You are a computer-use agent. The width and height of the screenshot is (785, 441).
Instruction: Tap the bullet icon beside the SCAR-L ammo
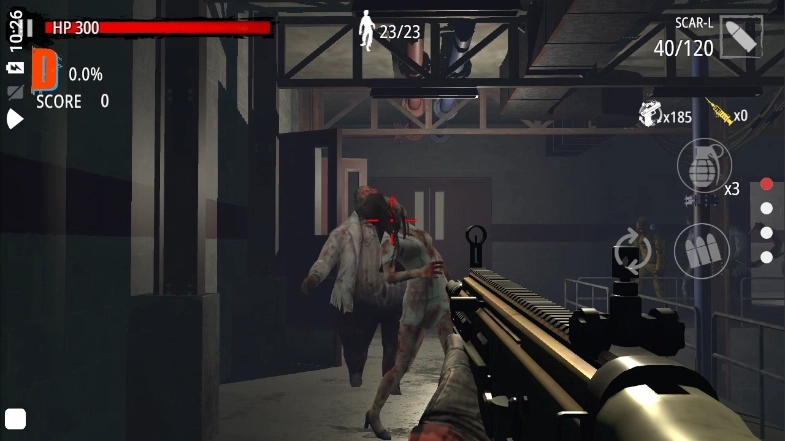point(741,37)
